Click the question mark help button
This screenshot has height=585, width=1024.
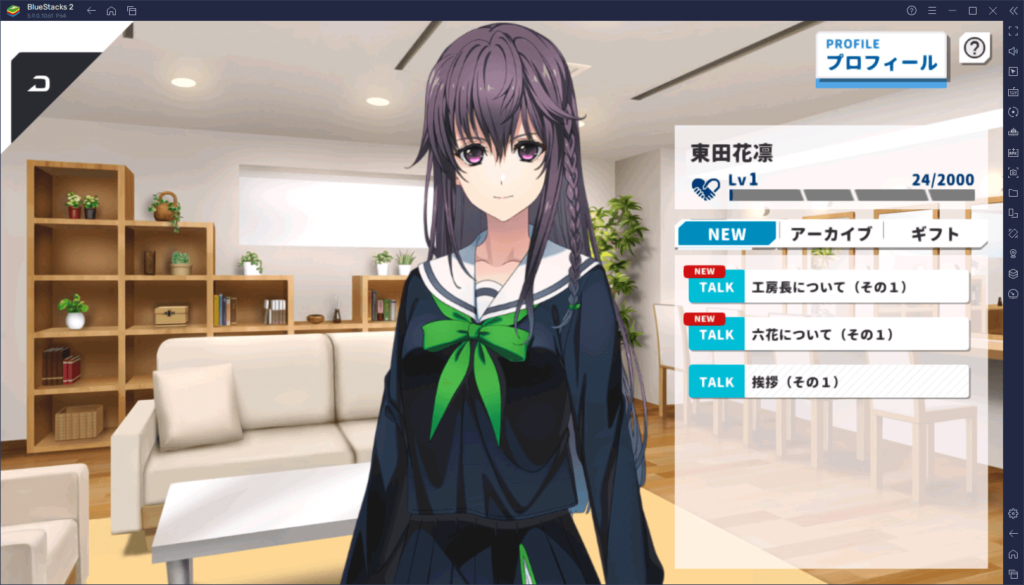click(x=974, y=47)
